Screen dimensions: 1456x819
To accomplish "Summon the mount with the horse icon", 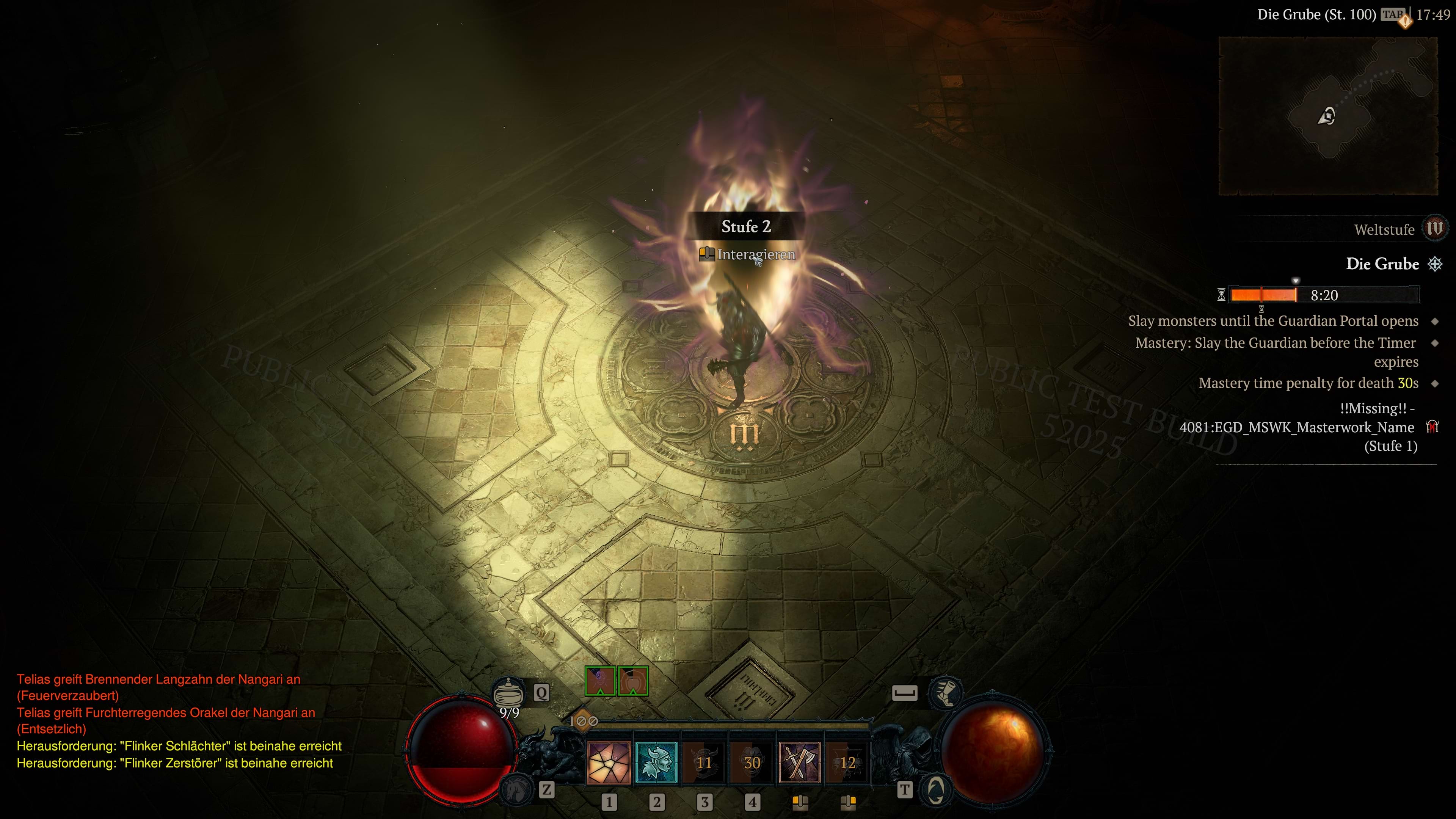I will tap(516, 789).
